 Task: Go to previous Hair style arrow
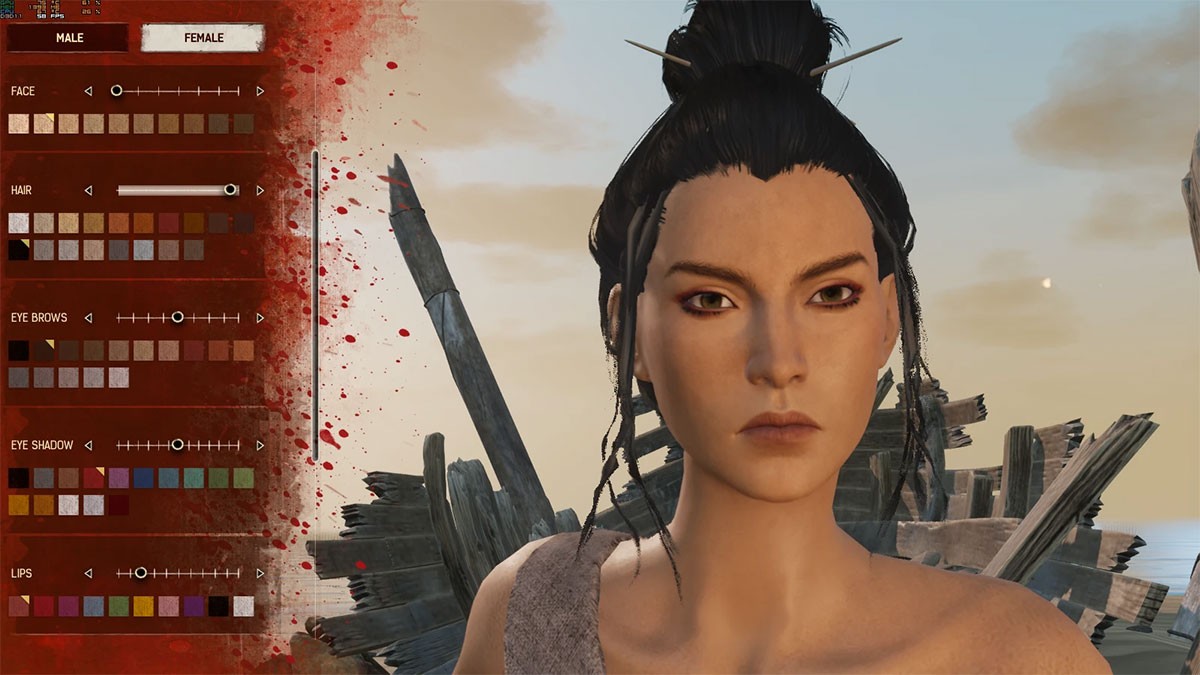click(88, 190)
